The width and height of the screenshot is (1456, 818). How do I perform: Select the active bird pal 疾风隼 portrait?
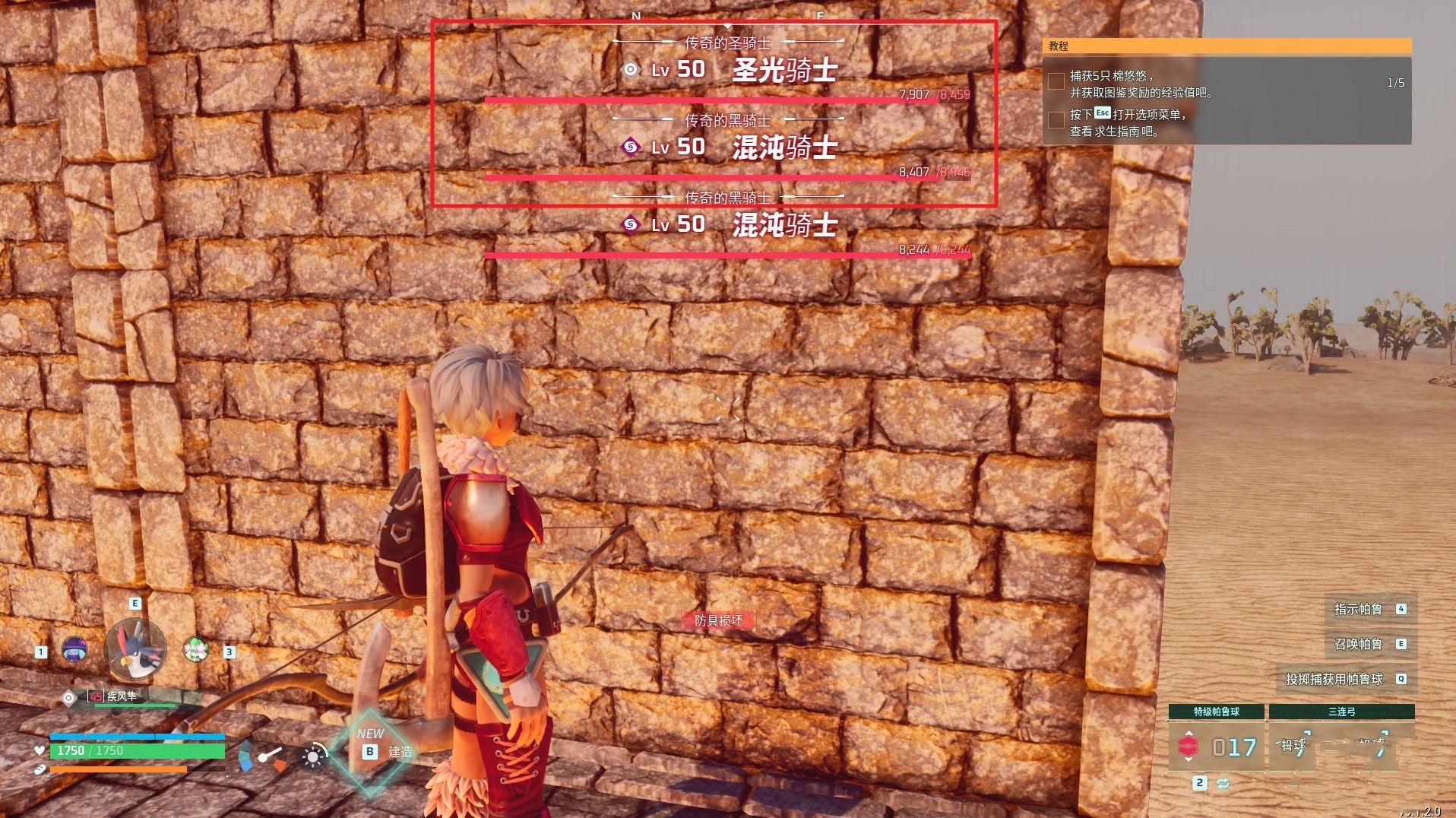tap(135, 649)
